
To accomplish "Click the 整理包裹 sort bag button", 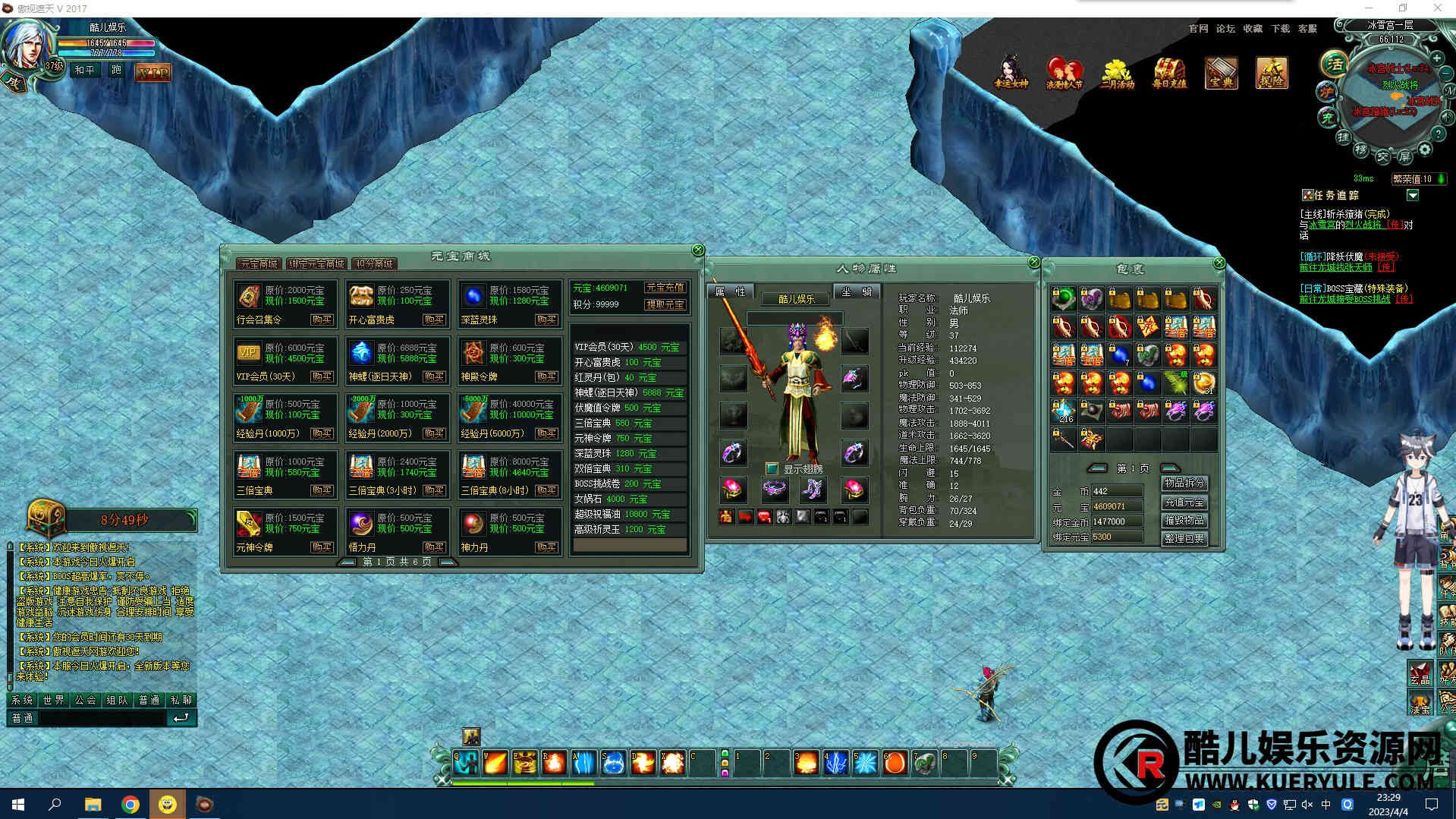I will pyautogui.click(x=1184, y=538).
